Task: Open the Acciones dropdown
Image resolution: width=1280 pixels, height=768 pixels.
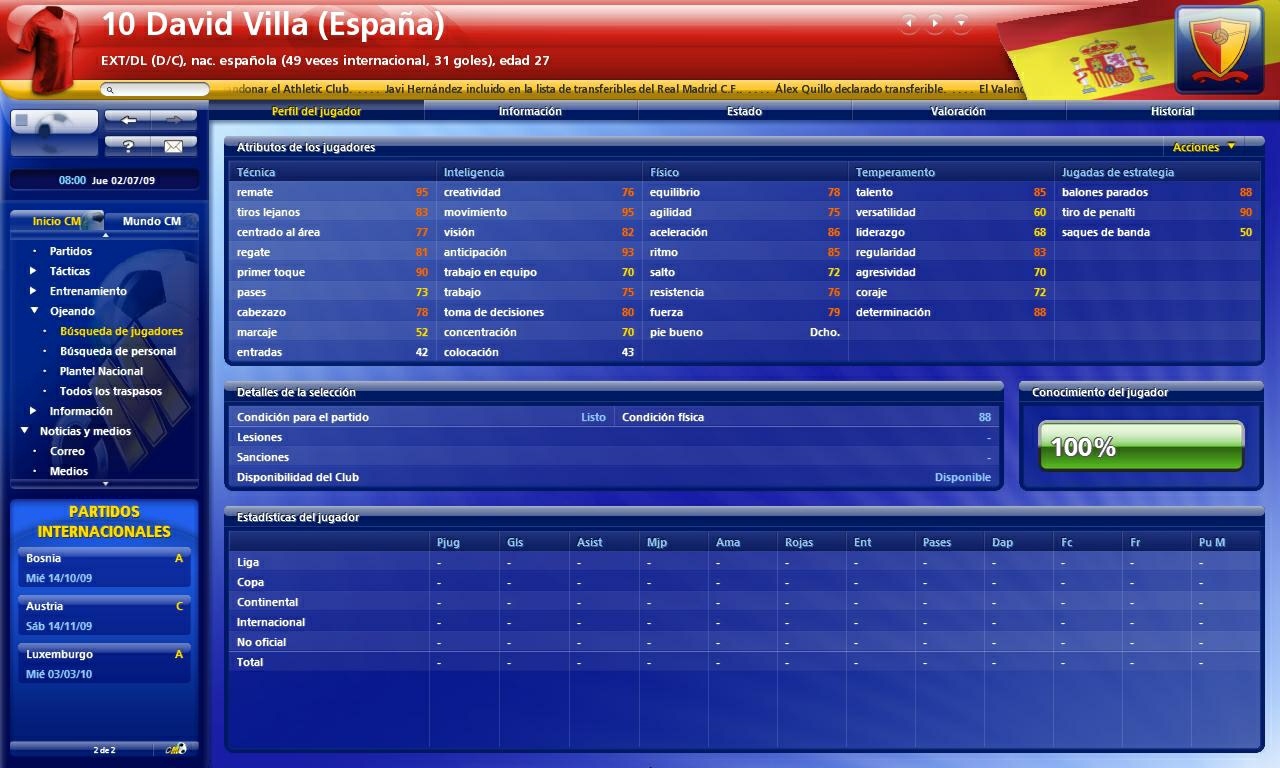Action: (x=1202, y=147)
